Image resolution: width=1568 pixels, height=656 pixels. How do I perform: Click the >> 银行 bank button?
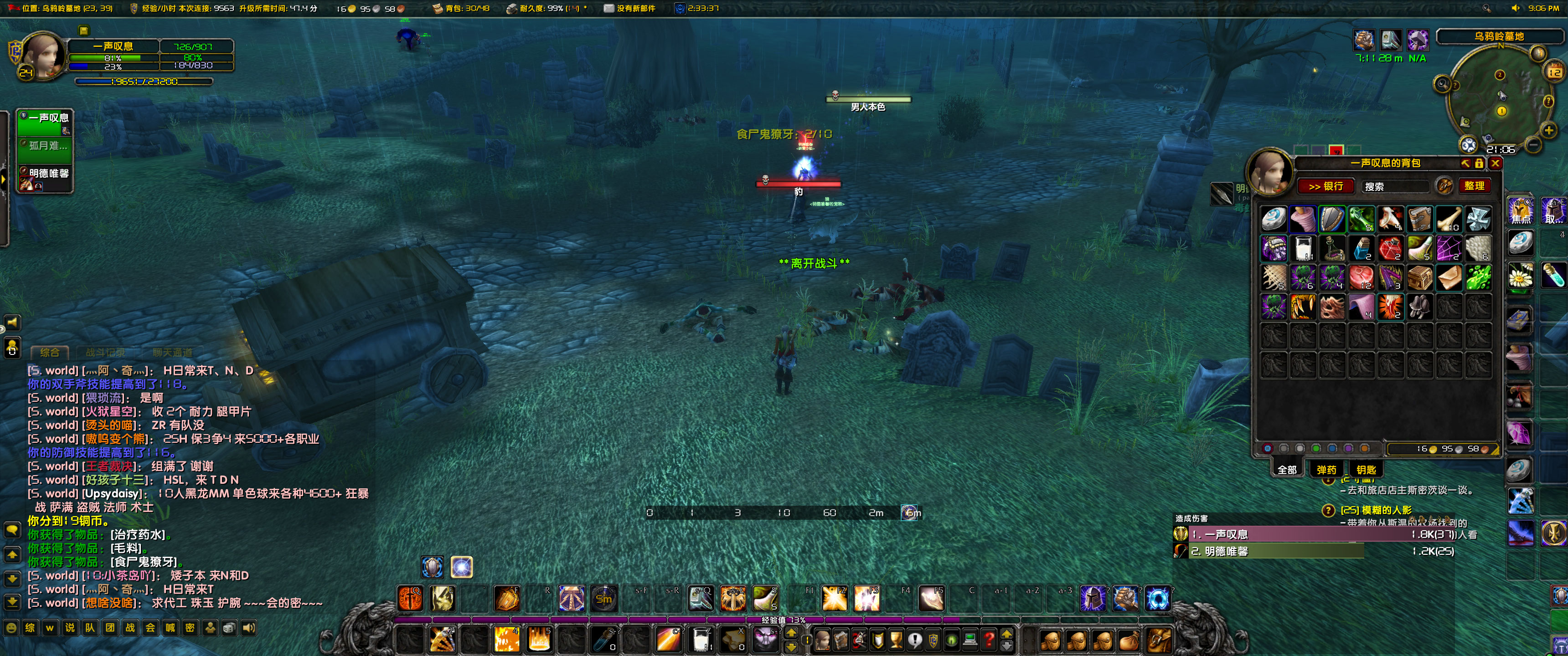click(1327, 185)
